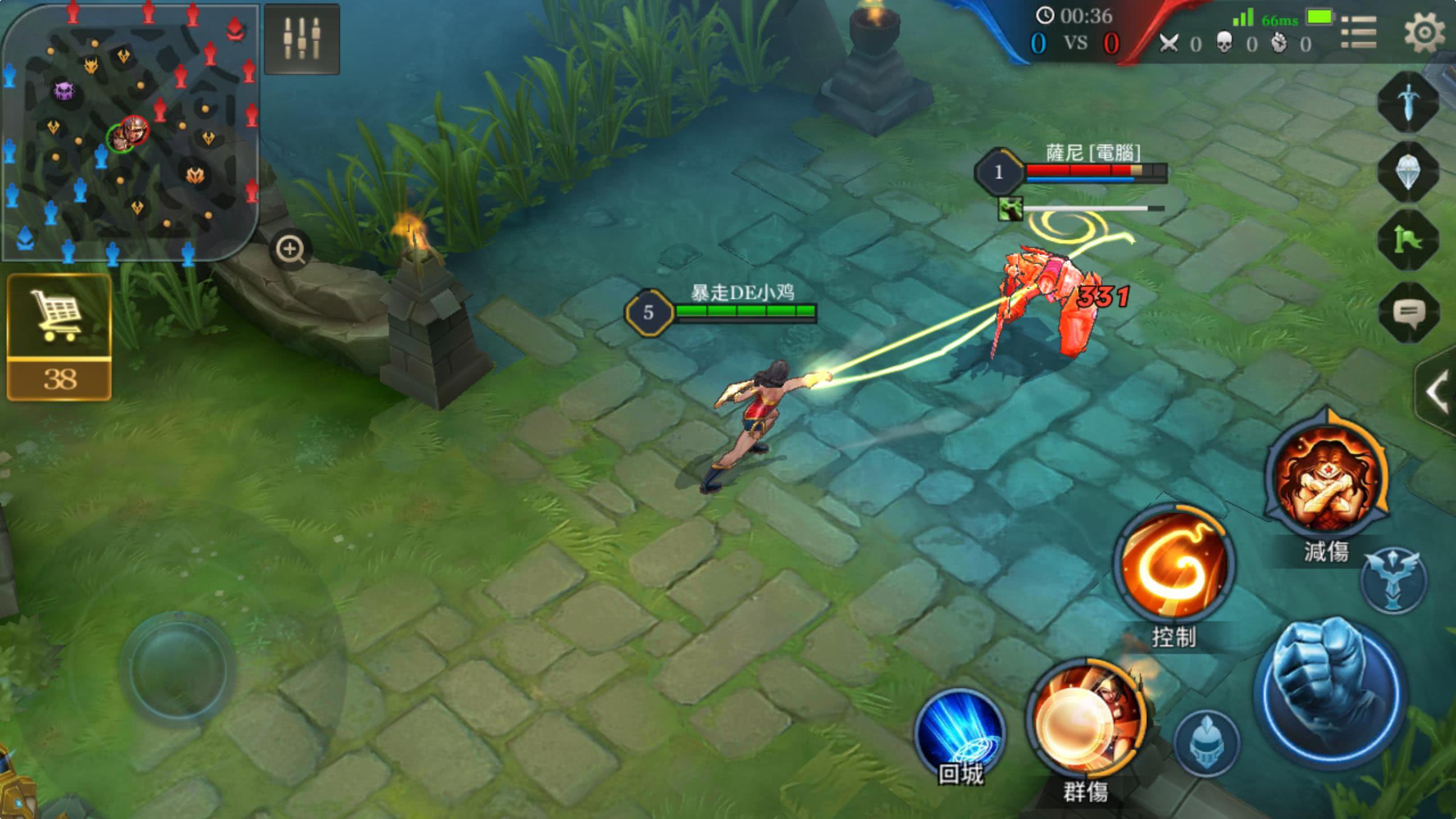Target minions with the helmet button
Screen dimensions: 1456x819
point(1206,742)
